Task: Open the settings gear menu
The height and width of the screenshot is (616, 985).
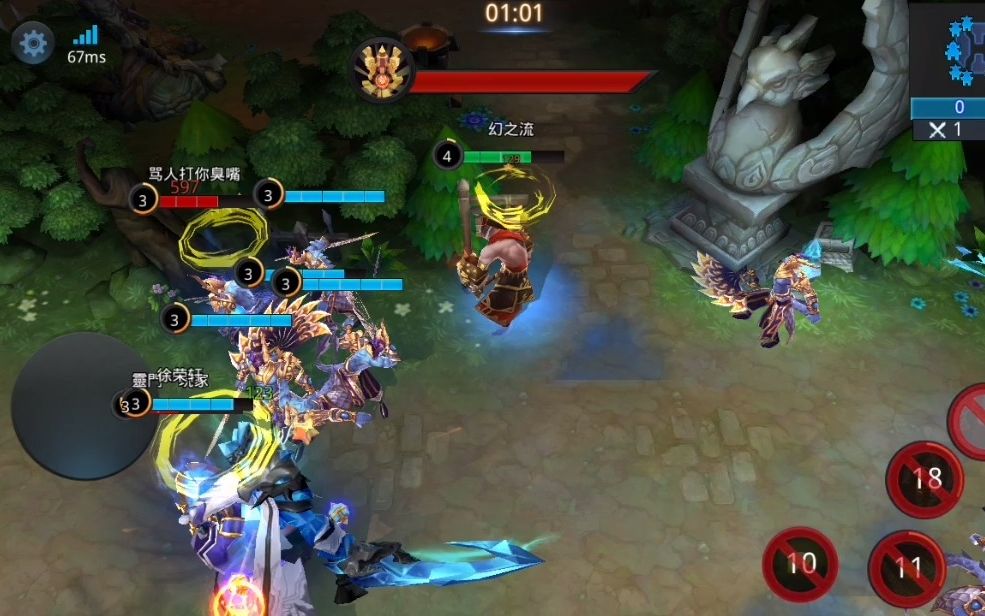Action: [x=33, y=44]
